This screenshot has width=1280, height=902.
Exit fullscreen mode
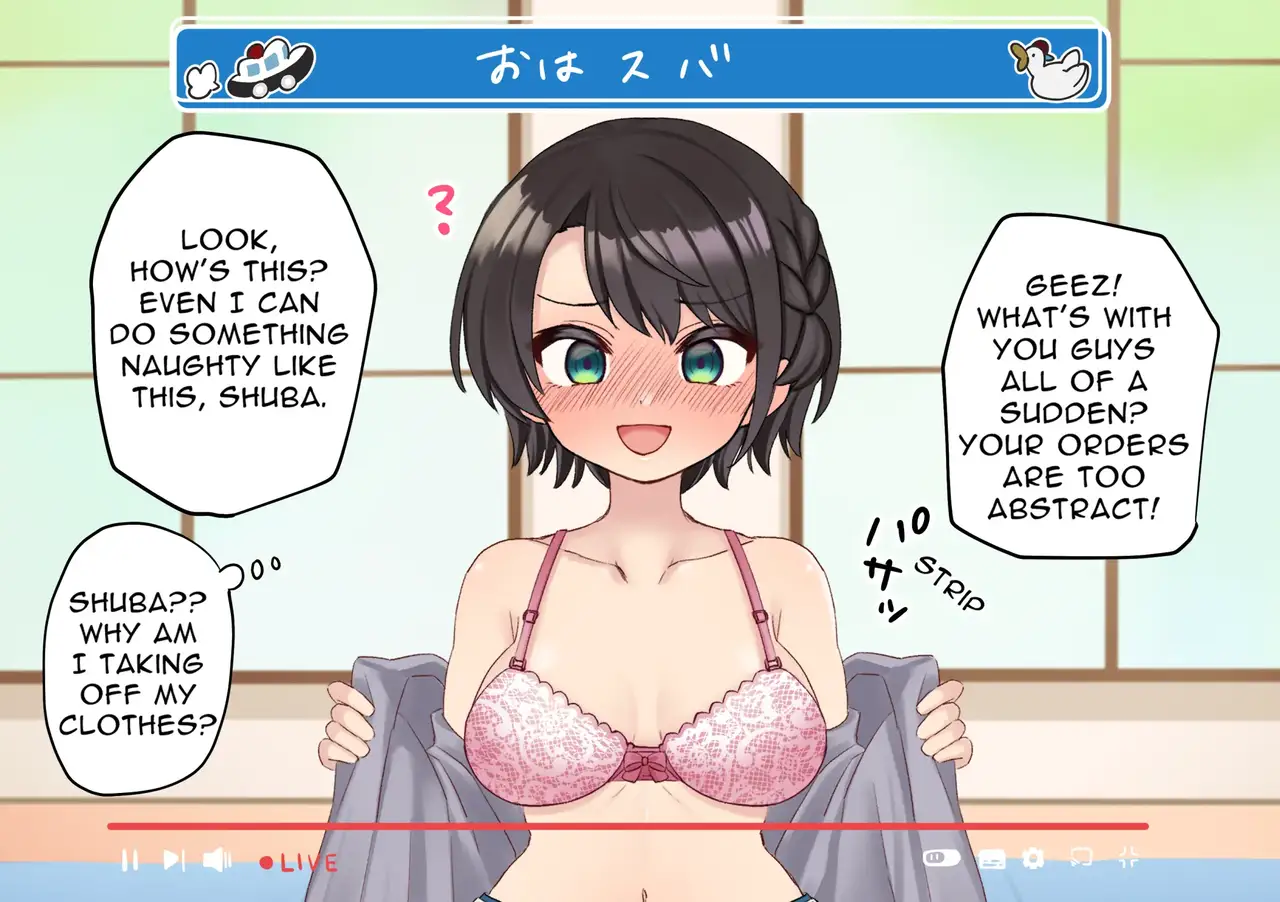(x=1128, y=857)
